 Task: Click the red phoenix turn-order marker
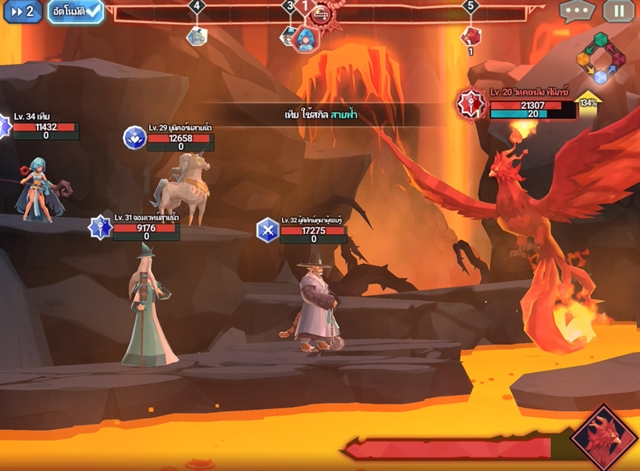[471, 37]
